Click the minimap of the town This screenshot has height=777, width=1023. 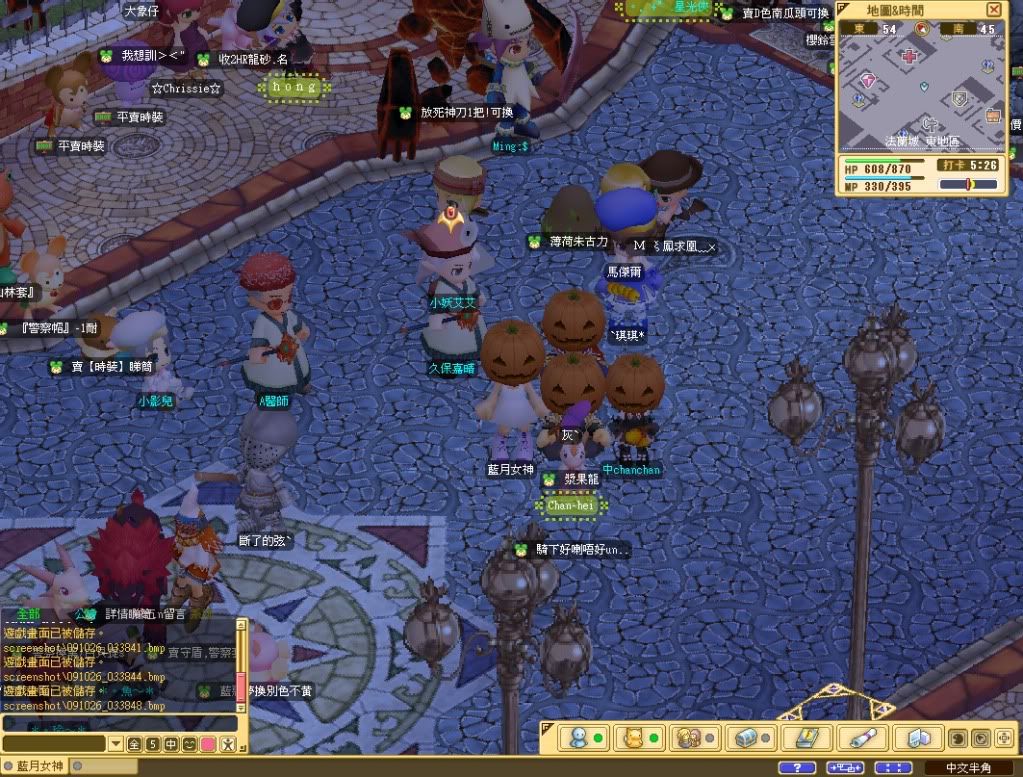pos(920,95)
